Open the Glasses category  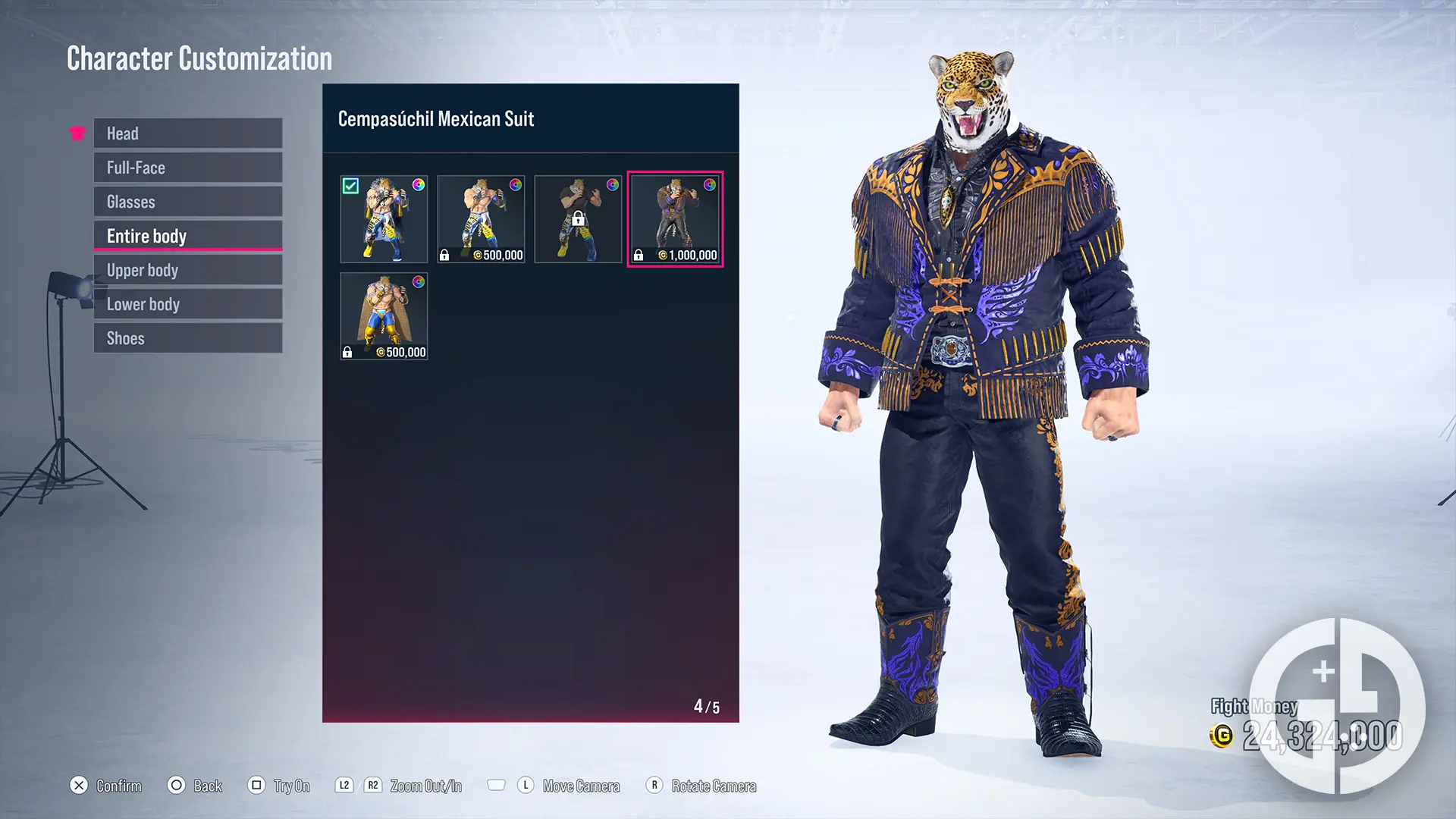pos(187,201)
